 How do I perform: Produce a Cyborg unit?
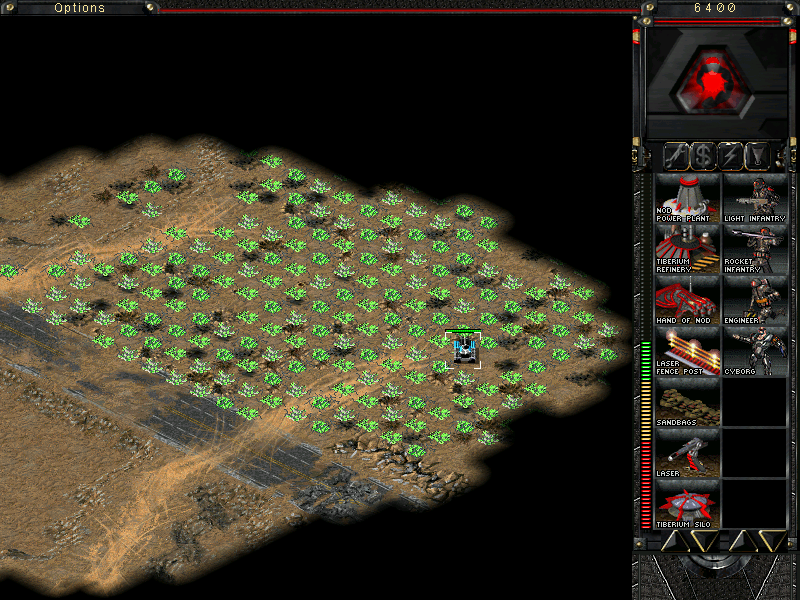coord(754,351)
